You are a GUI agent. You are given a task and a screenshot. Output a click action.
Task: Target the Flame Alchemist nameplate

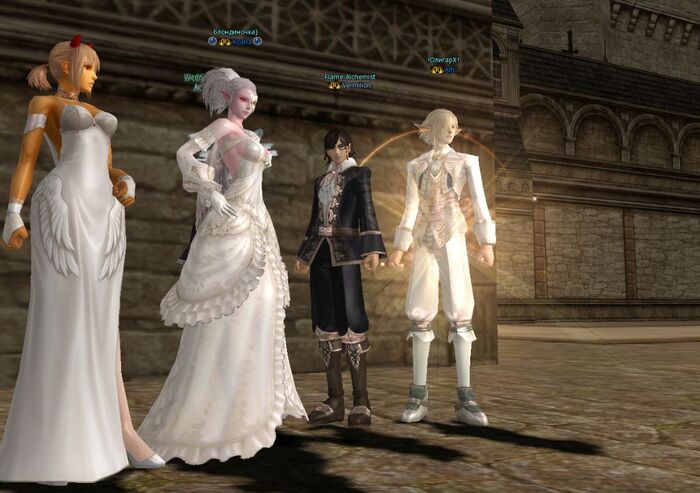pos(350,77)
